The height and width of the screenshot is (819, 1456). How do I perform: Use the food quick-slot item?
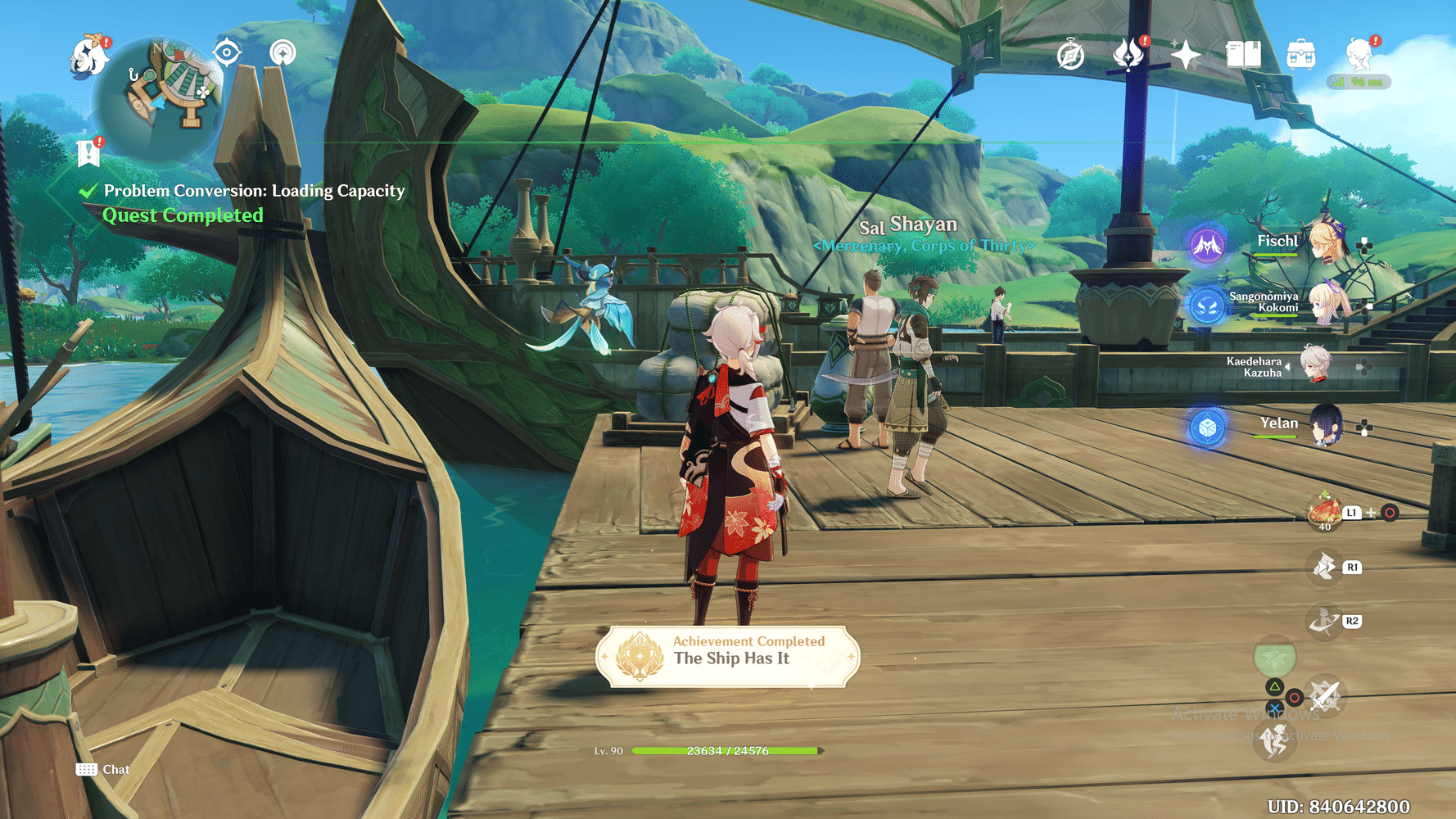[x=1324, y=512]
